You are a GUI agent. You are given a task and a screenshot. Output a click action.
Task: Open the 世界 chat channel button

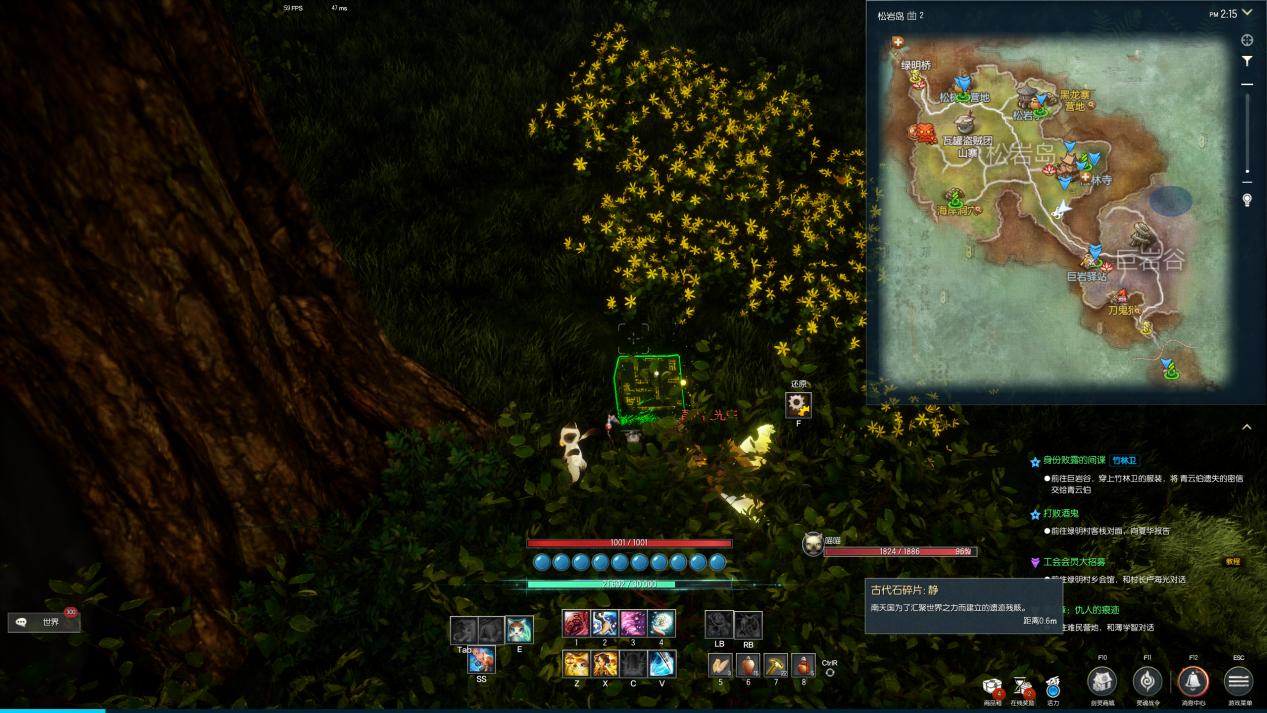point(44,622)
